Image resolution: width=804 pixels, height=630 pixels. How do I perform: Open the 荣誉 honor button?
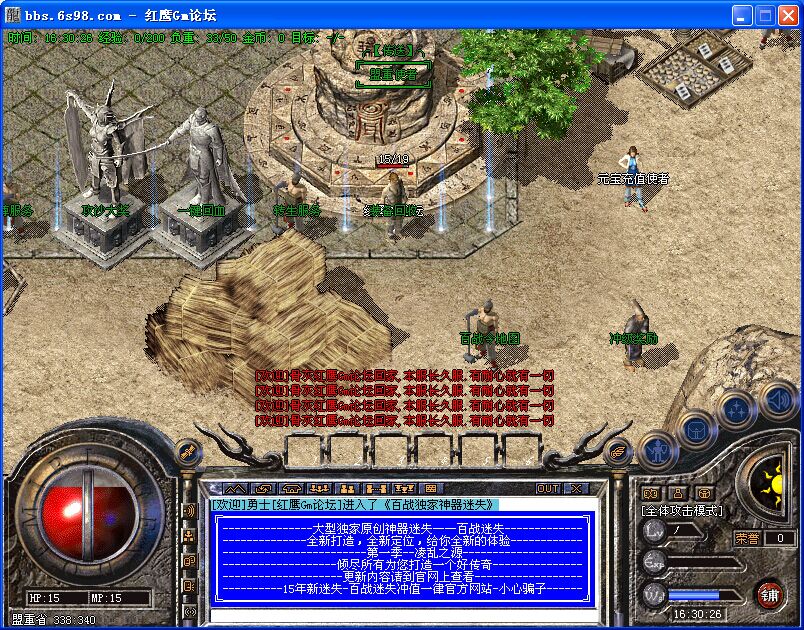coord(749,538)
